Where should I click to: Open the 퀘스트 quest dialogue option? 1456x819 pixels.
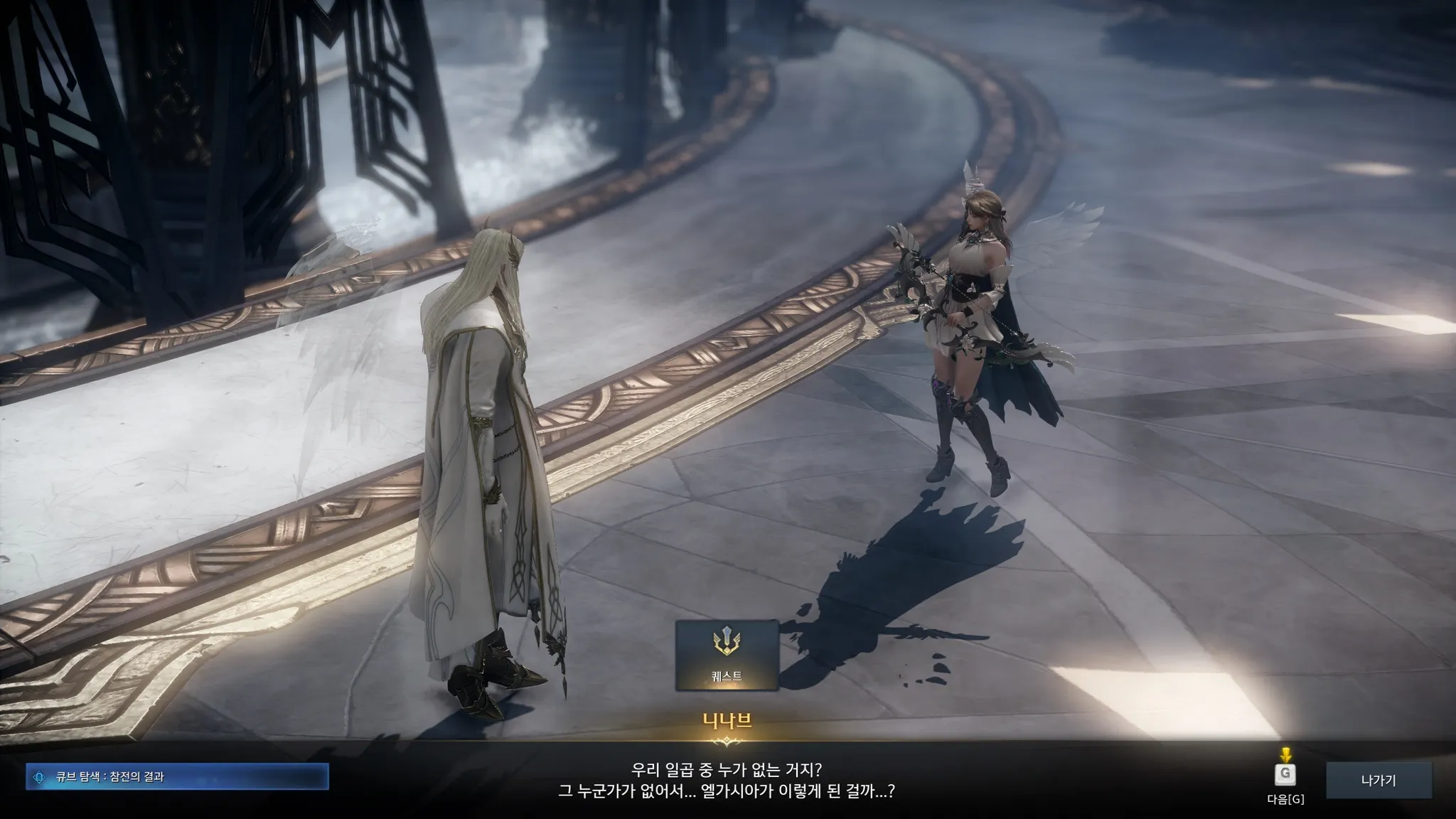(727, 655)
